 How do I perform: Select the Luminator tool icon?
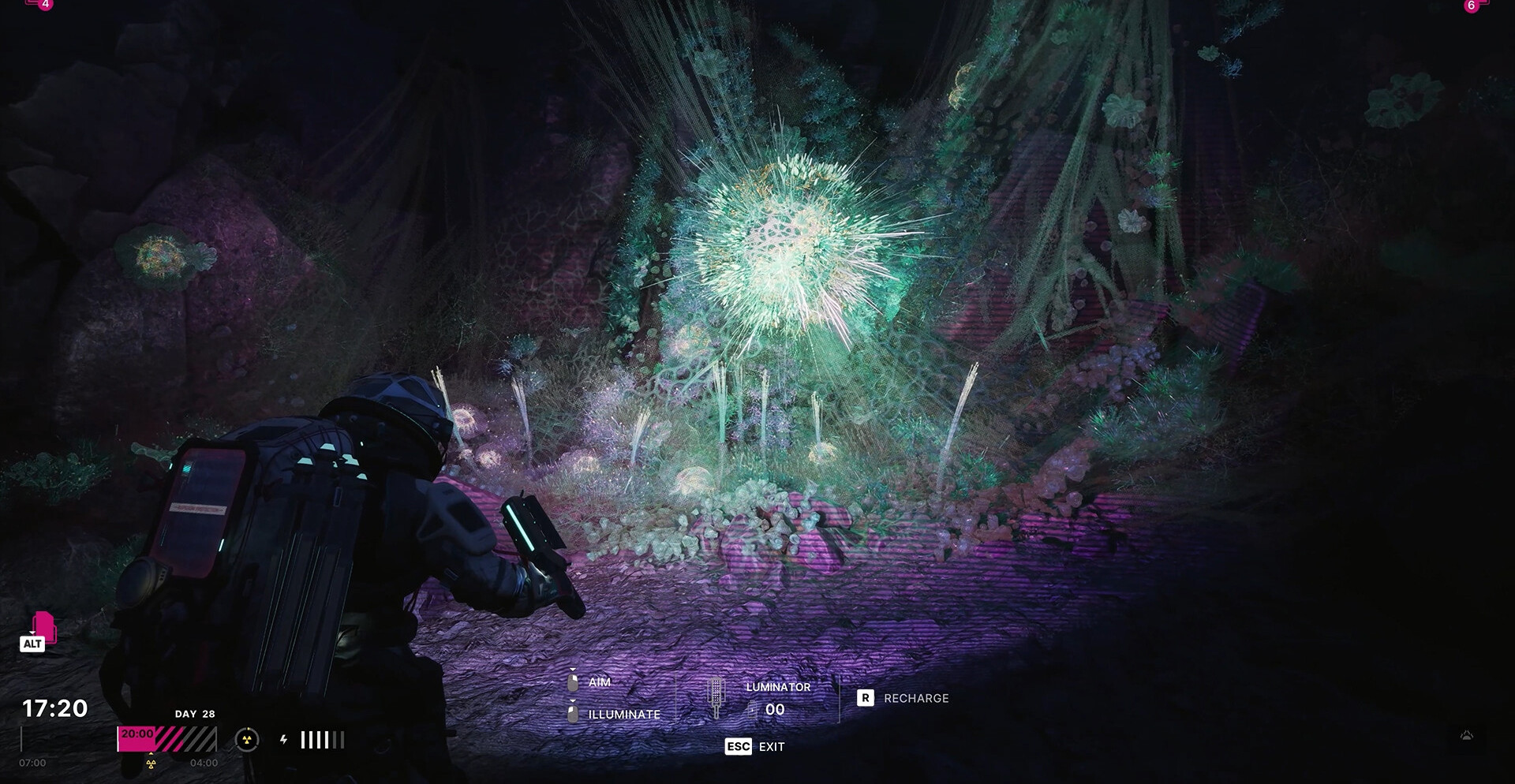(716, 697)
